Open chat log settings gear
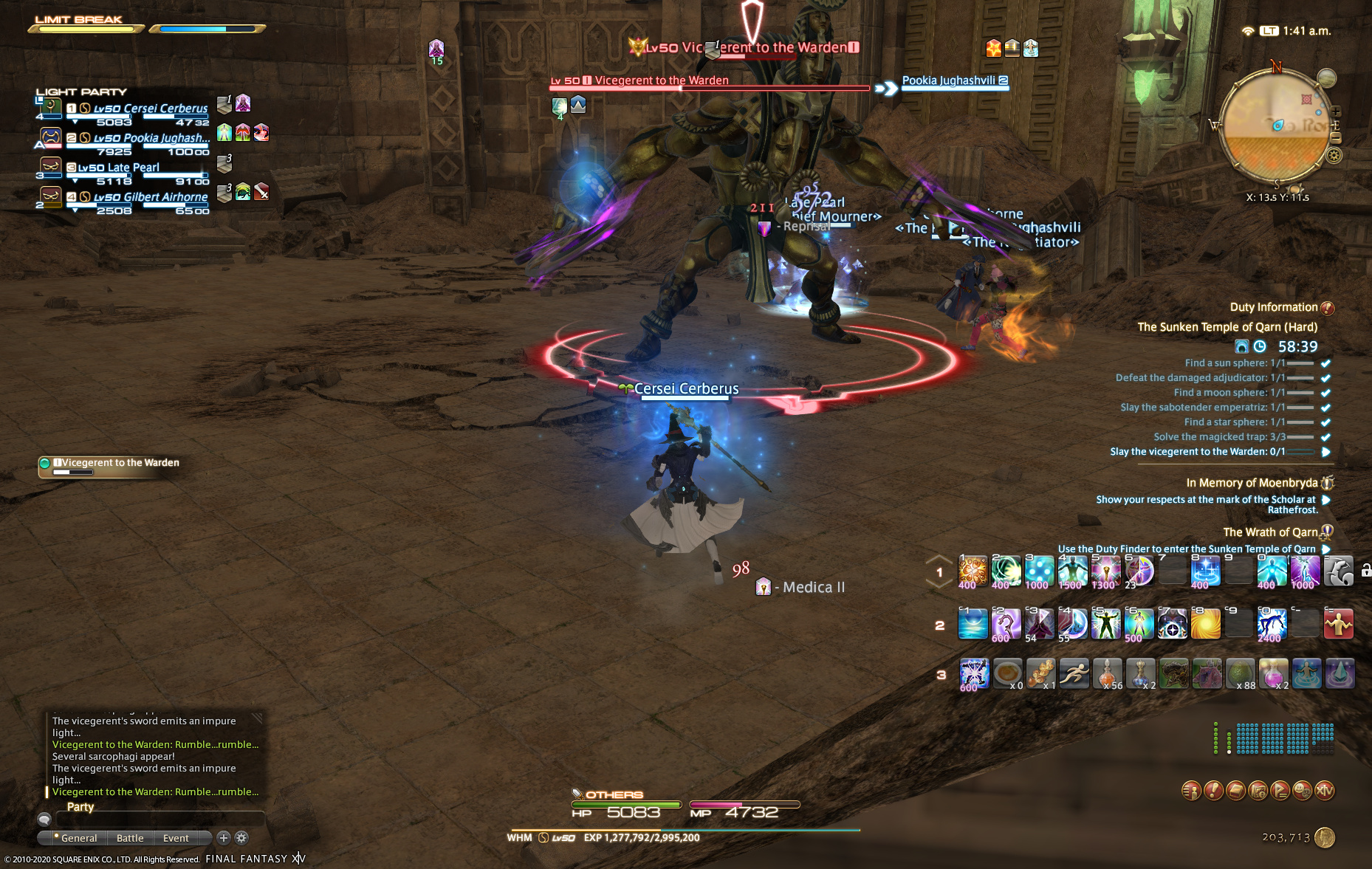 pos(241,837)
